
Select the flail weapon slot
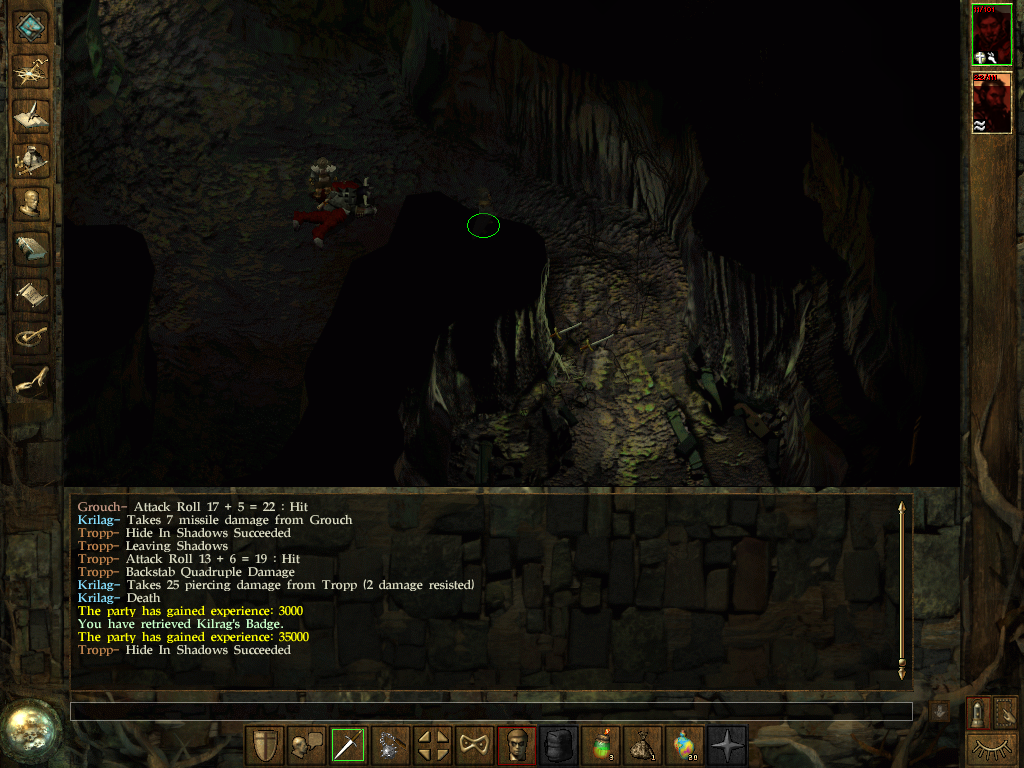(x=390, y=745)
